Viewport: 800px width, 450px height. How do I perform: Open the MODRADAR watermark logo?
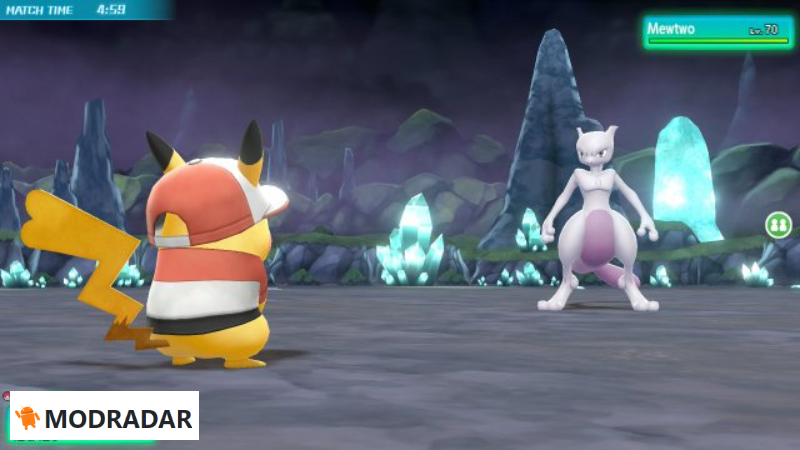(104, 417)
